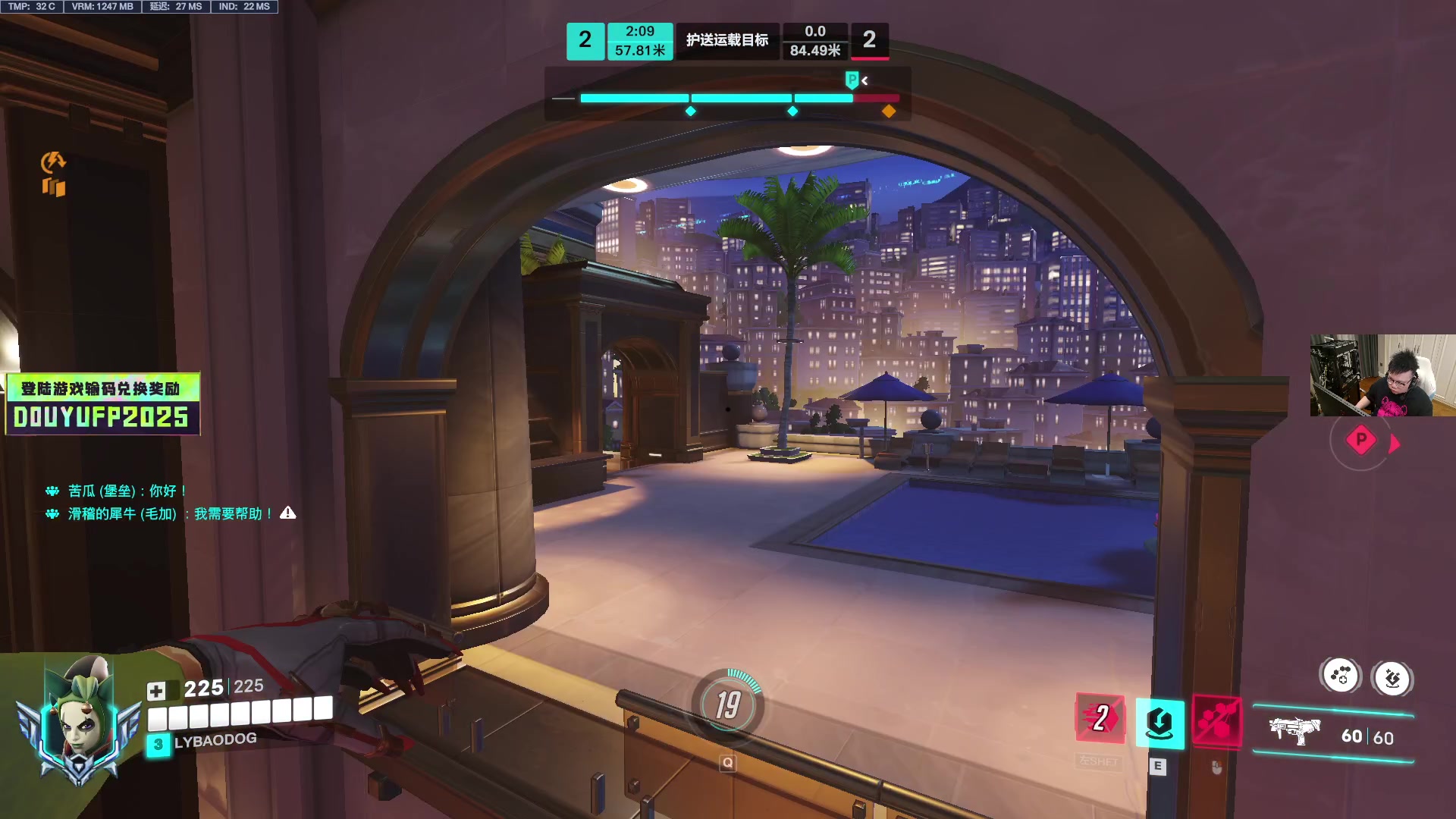Click the orange final checkpoint diamond
This screenshot has width=1456, height=819.
(889, 111)
